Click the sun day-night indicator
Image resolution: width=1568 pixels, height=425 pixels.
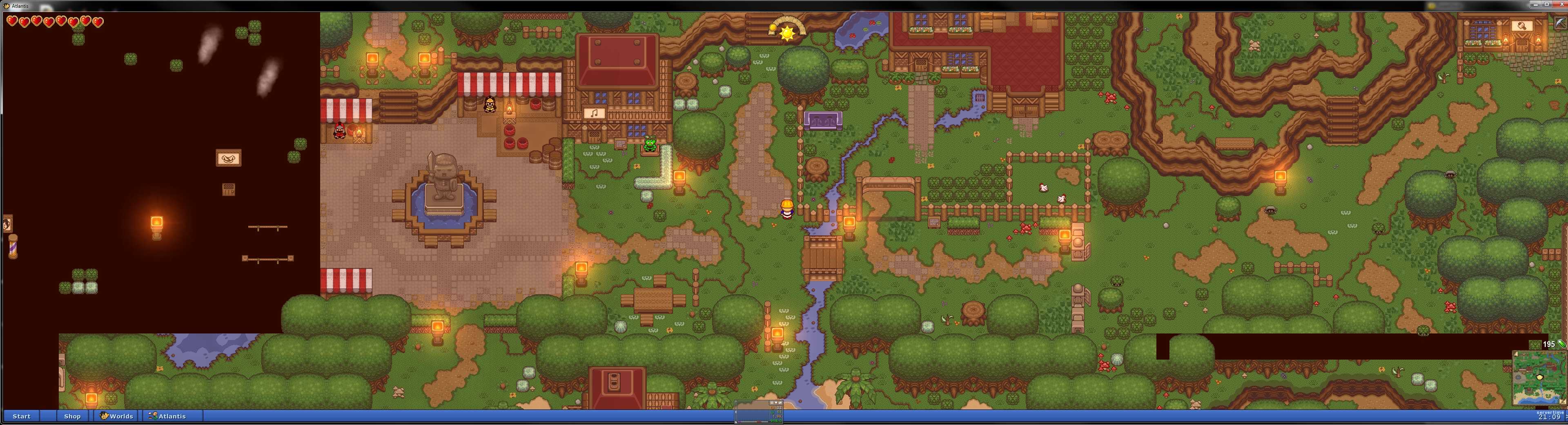click(x=787, y=32)
